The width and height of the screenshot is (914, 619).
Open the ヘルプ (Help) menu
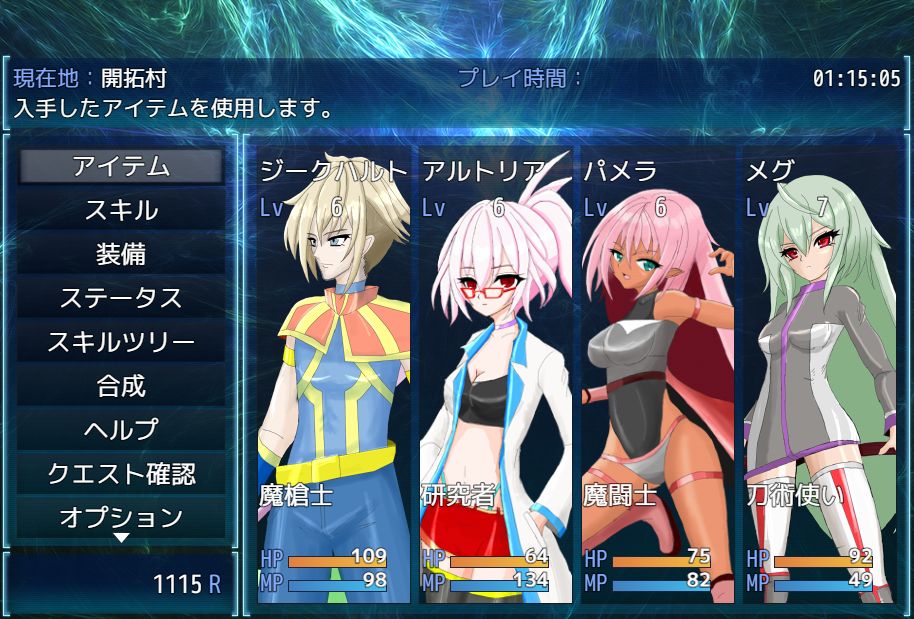pos(121,430)
